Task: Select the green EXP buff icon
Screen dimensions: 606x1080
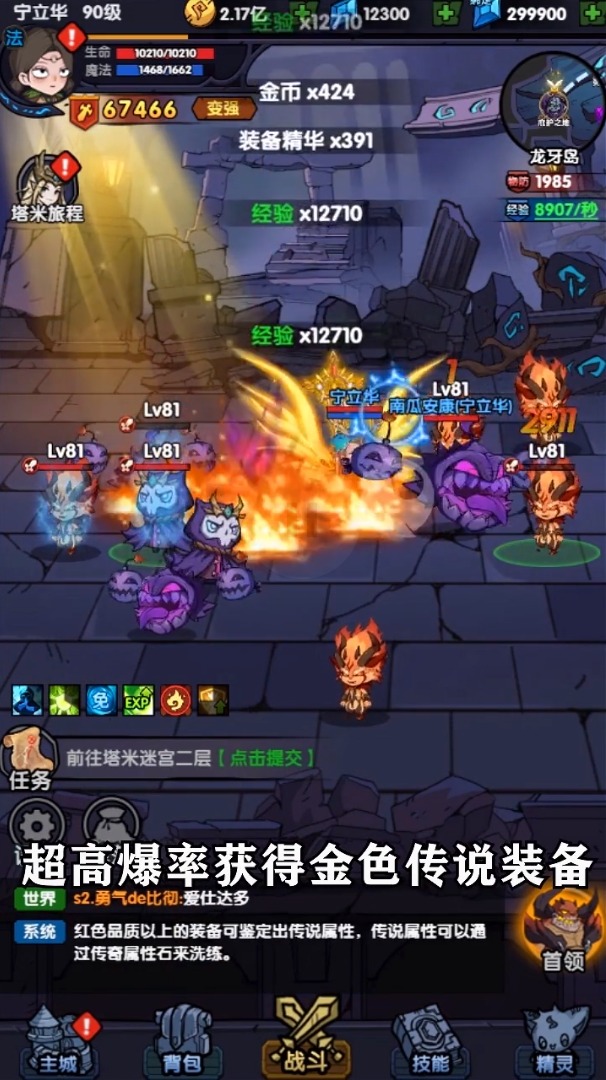Action: 138,701
